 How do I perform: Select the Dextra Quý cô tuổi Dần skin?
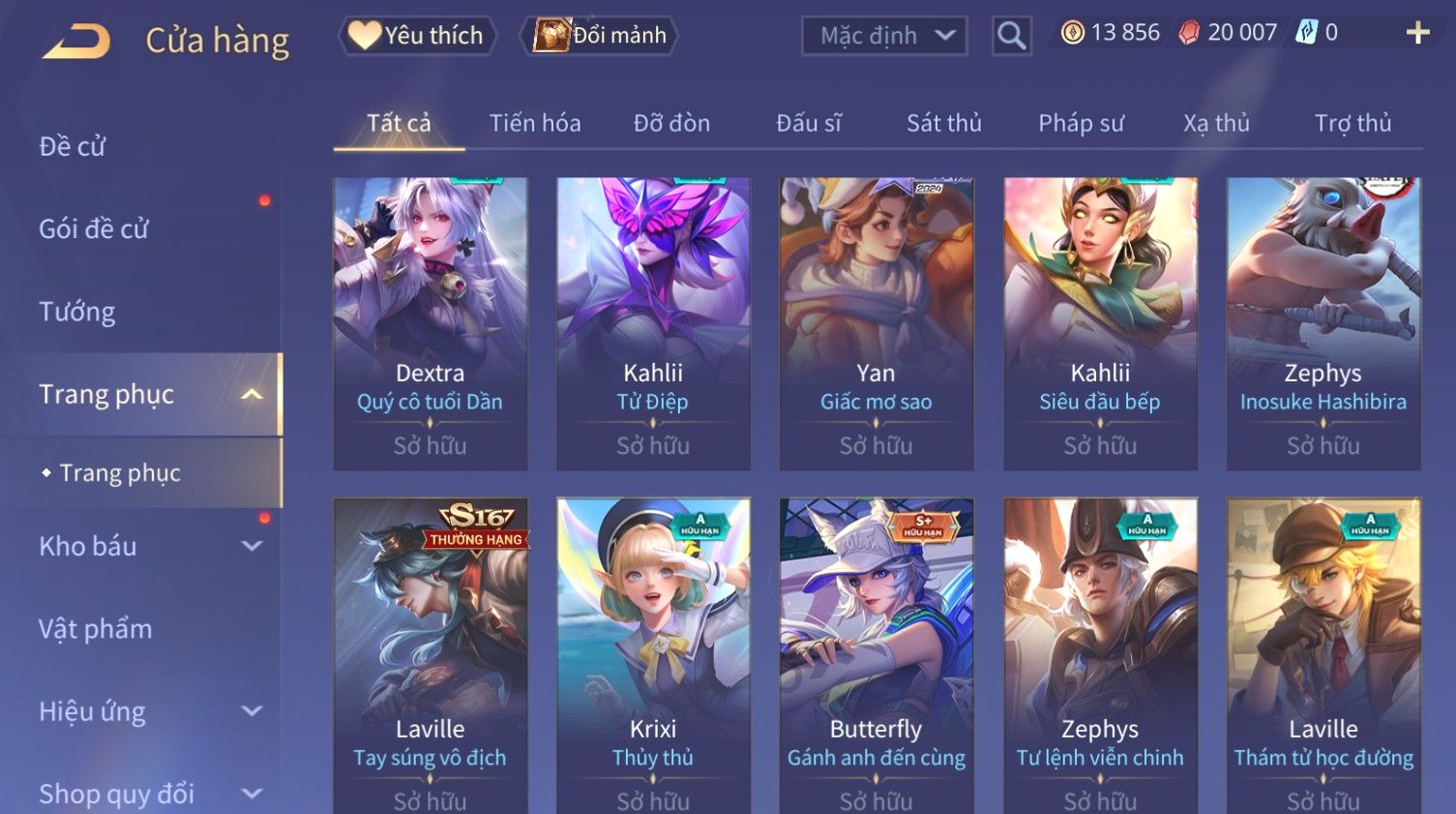coord(430,323)
